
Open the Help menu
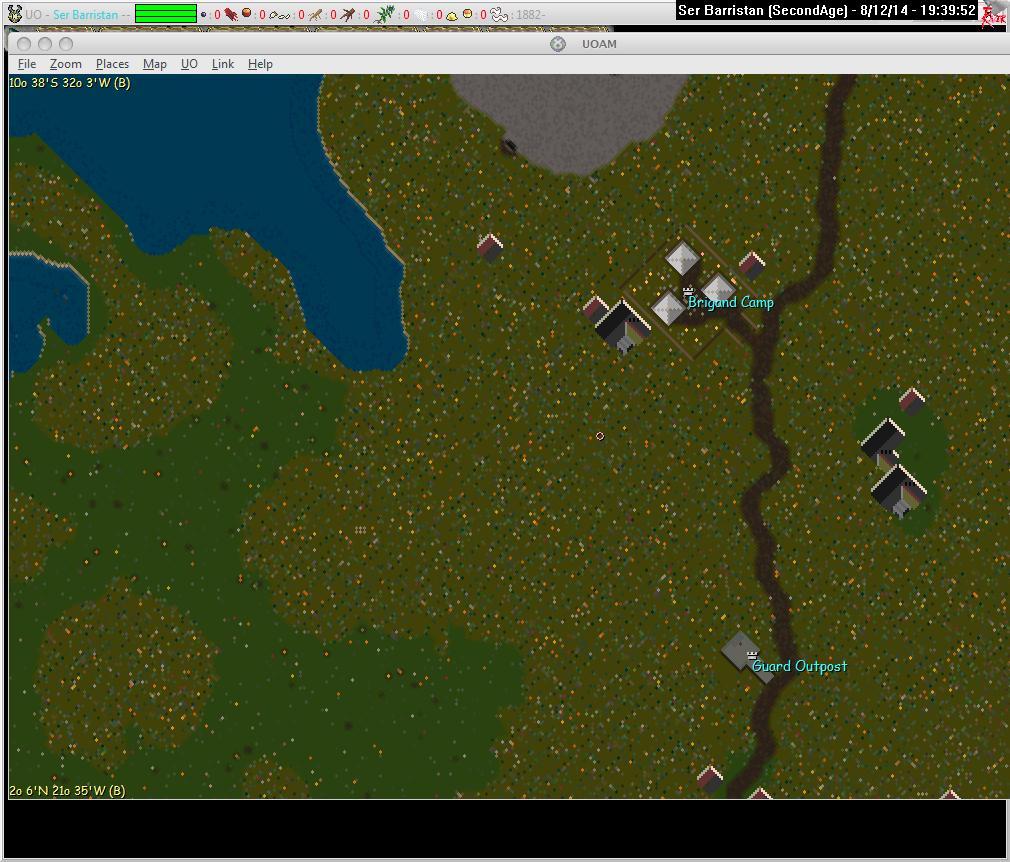(260, 64)
